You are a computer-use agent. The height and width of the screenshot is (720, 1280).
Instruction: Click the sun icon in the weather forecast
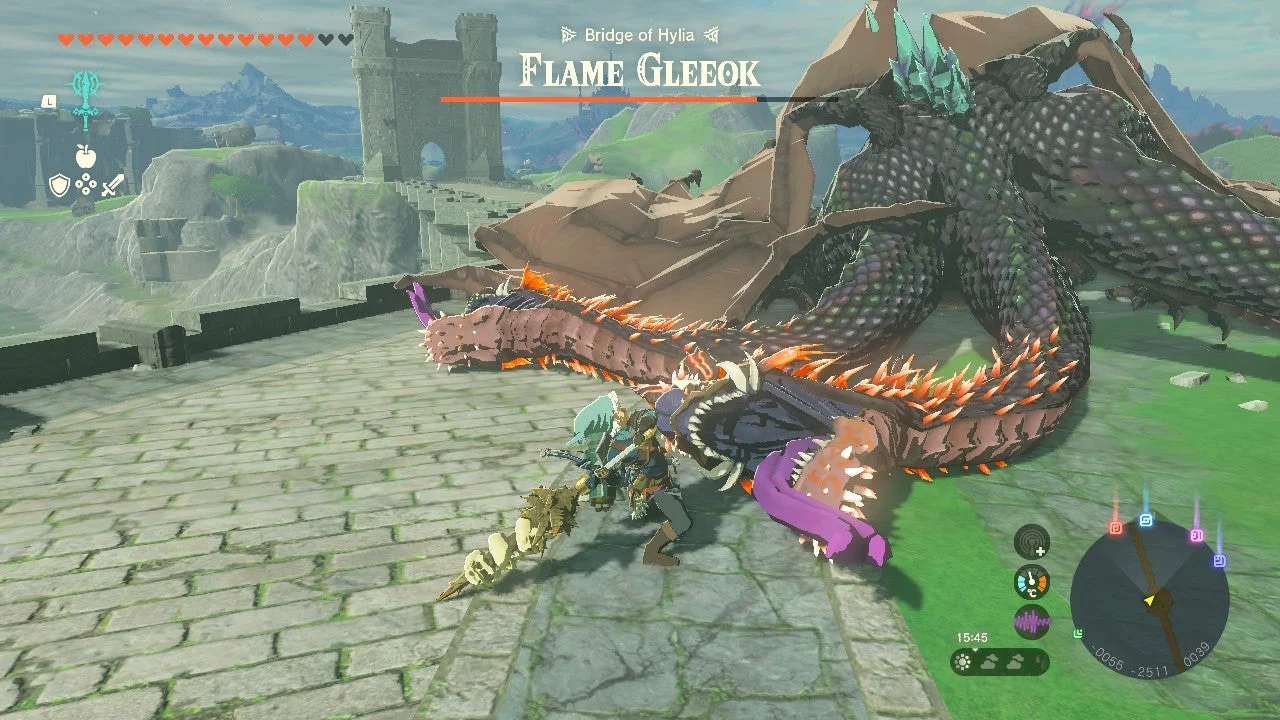(x=962, y=661)
